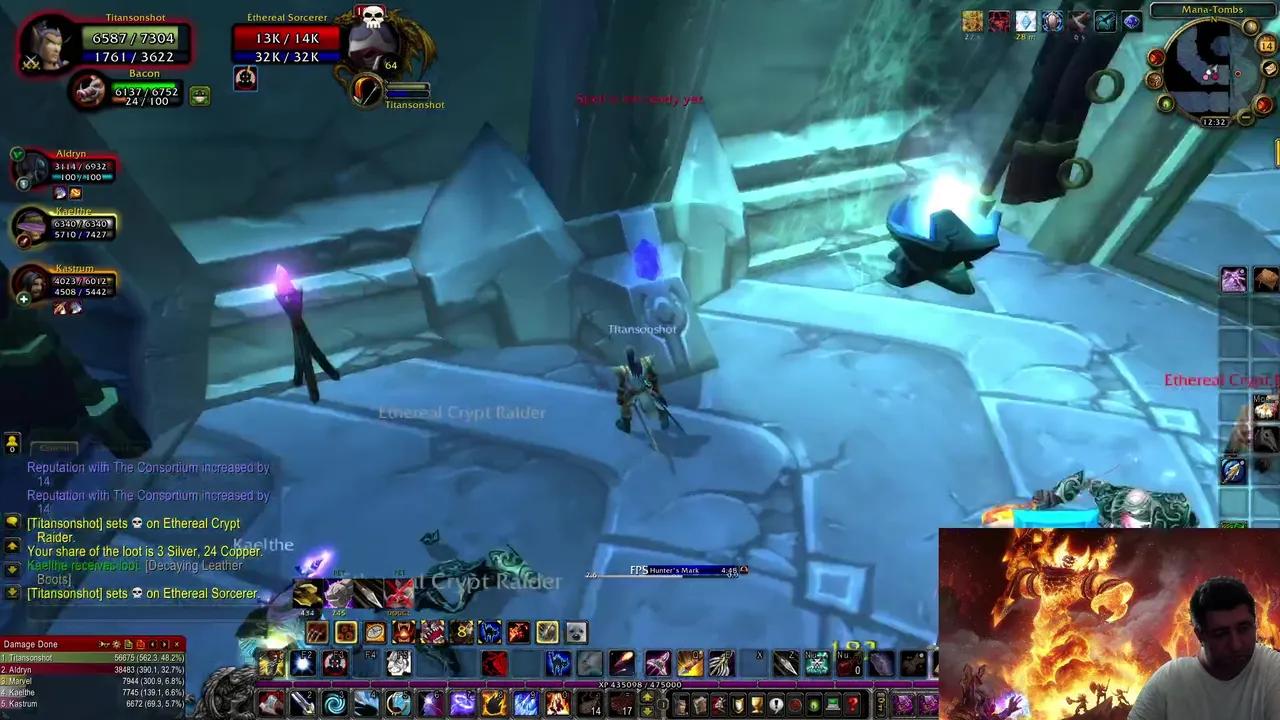
Task: Click the green up arrow to page the action bar
Action: (x=647, y=696)
